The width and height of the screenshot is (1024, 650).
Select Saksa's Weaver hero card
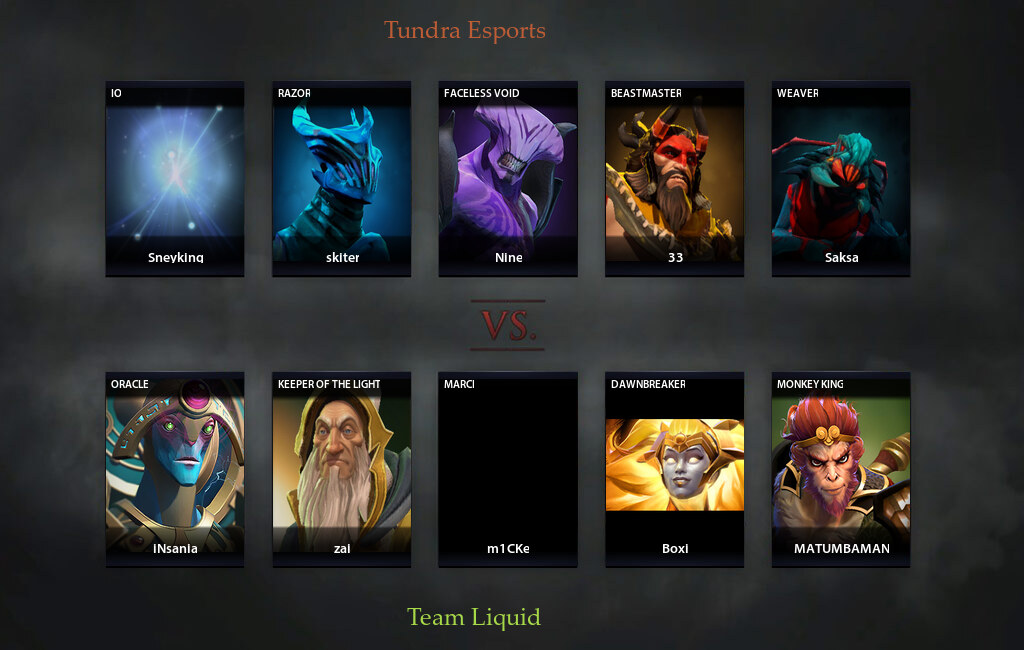pos(841,178)
